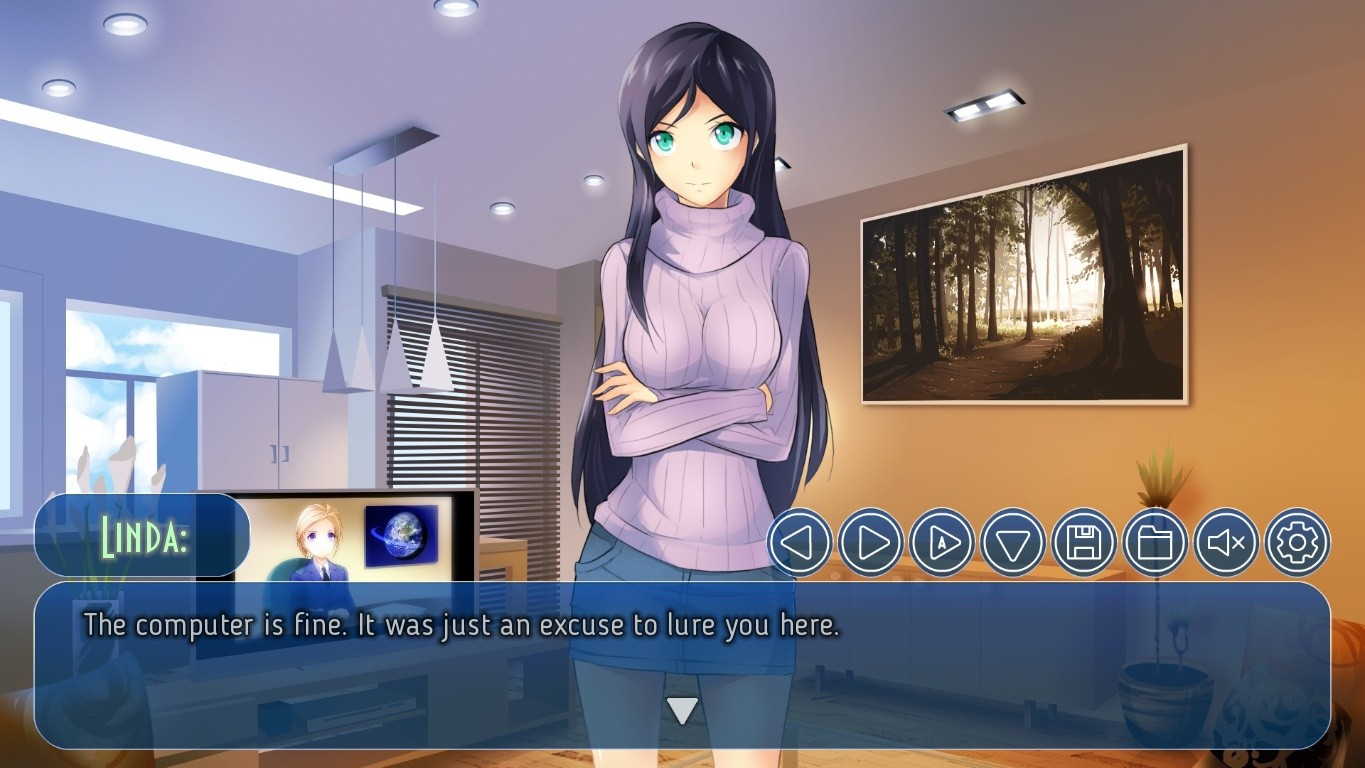The image size is (1365, 768).
Task: Save the game using the floppy disk icon
Action: (x=1084, y=542)
